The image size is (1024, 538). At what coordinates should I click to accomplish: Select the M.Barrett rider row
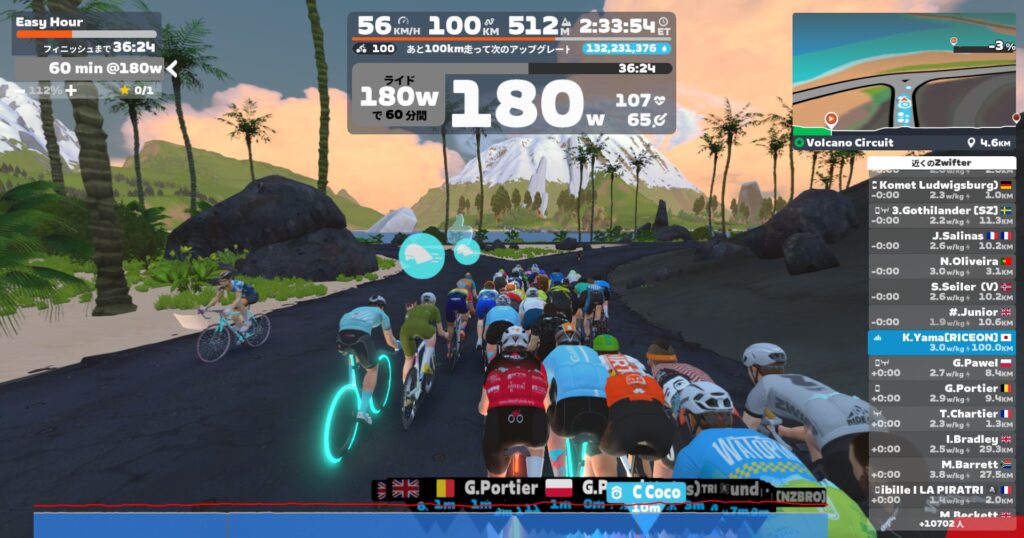click(x=941, y=469)
